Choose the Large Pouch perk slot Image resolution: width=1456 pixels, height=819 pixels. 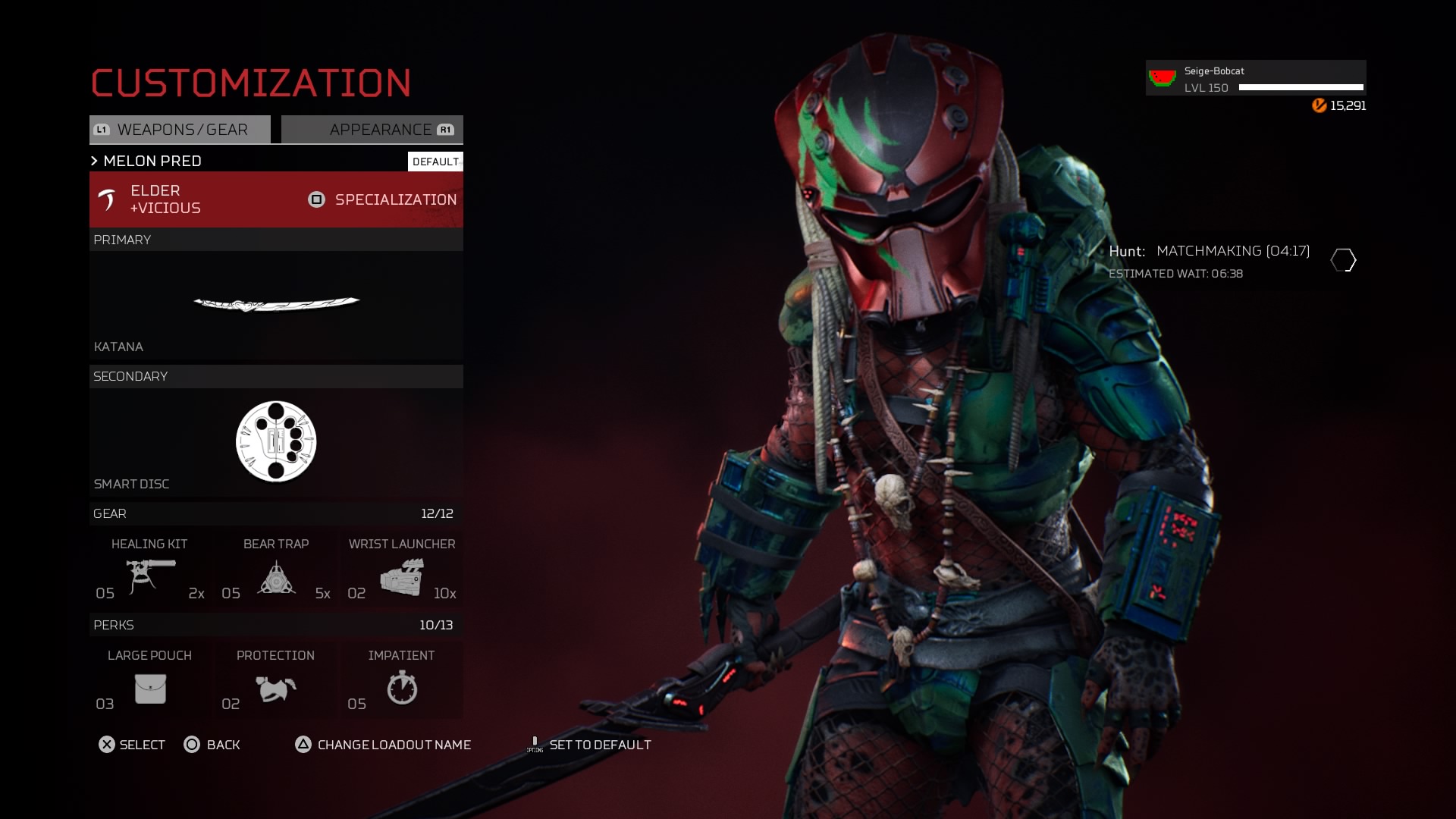(150, 681)
